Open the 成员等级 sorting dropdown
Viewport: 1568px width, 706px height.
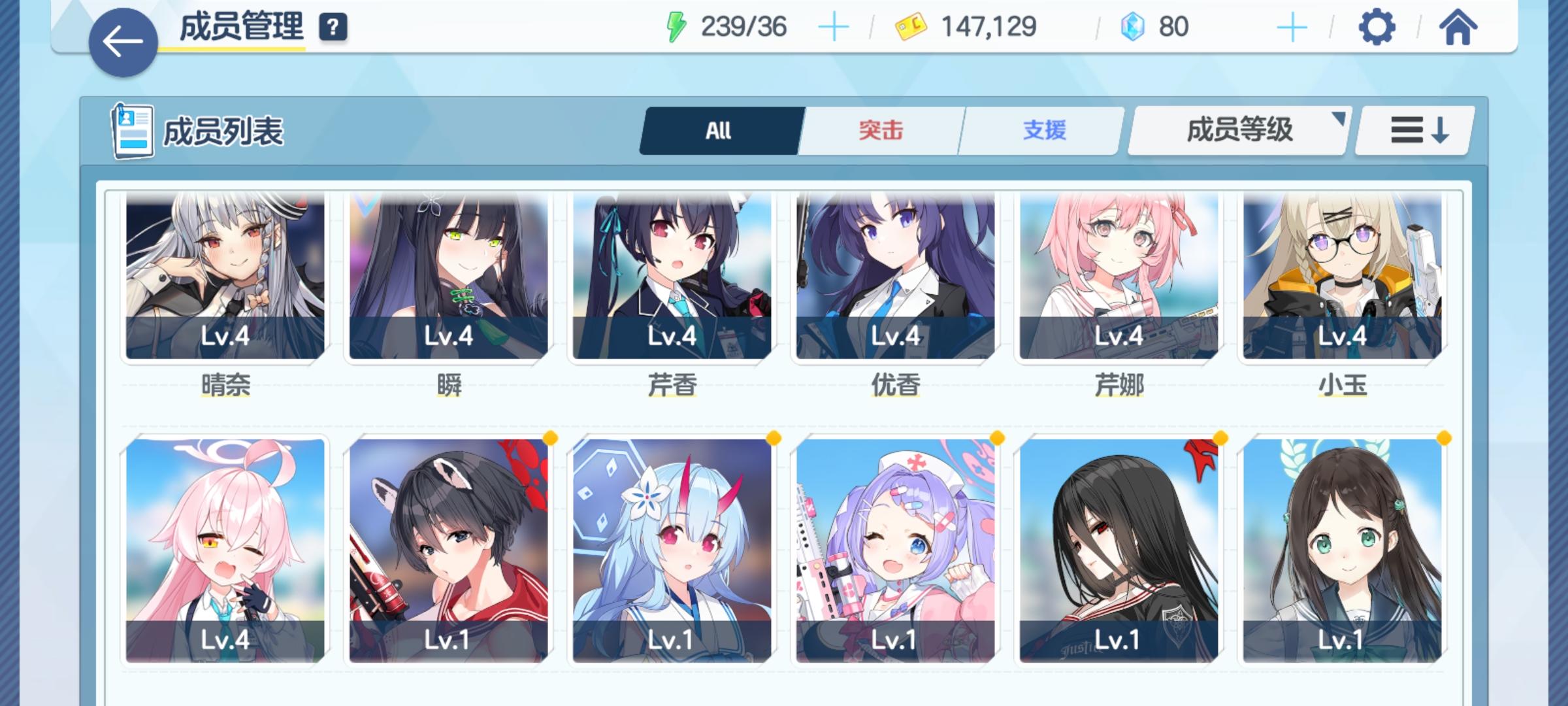click(1237, 129)
